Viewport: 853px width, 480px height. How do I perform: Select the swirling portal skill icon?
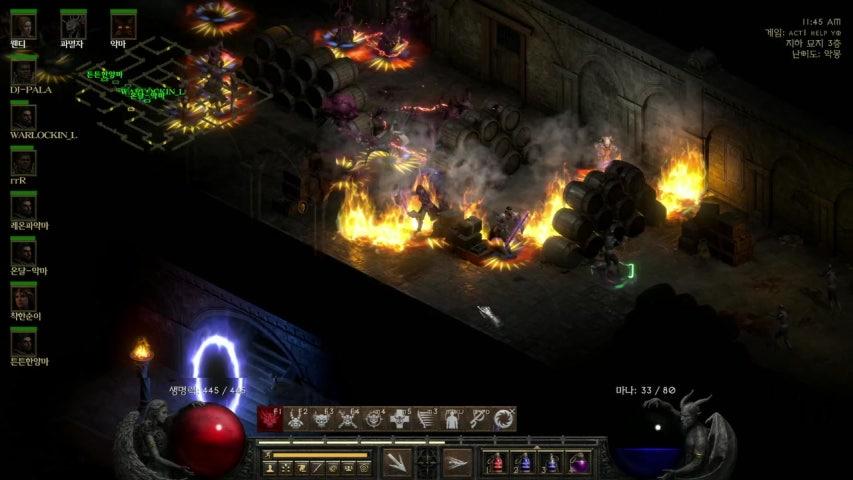pyautogui.click(x=505, y=419)
